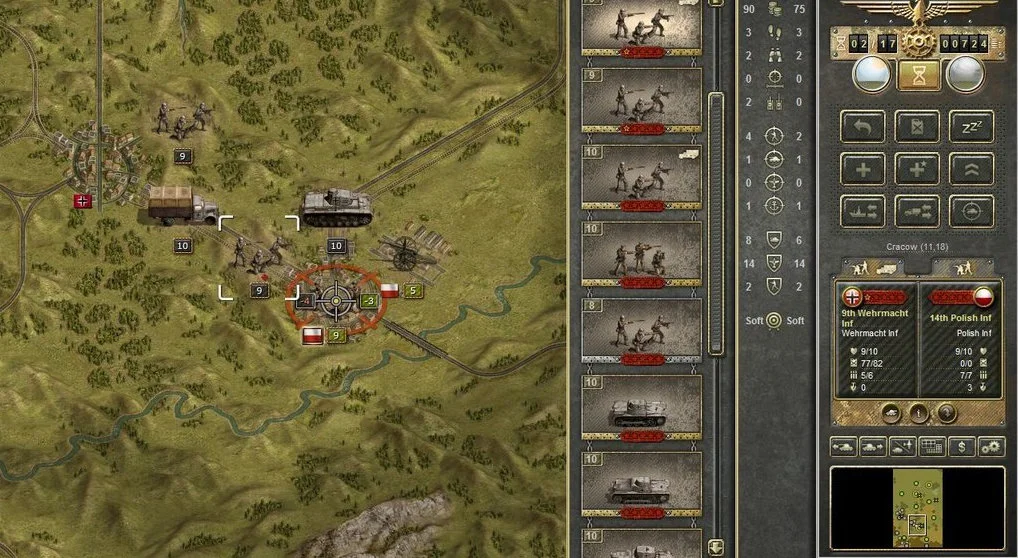
Task: Click the tank crosshair button
Action: pyautogui.click(x=970, y=210)
